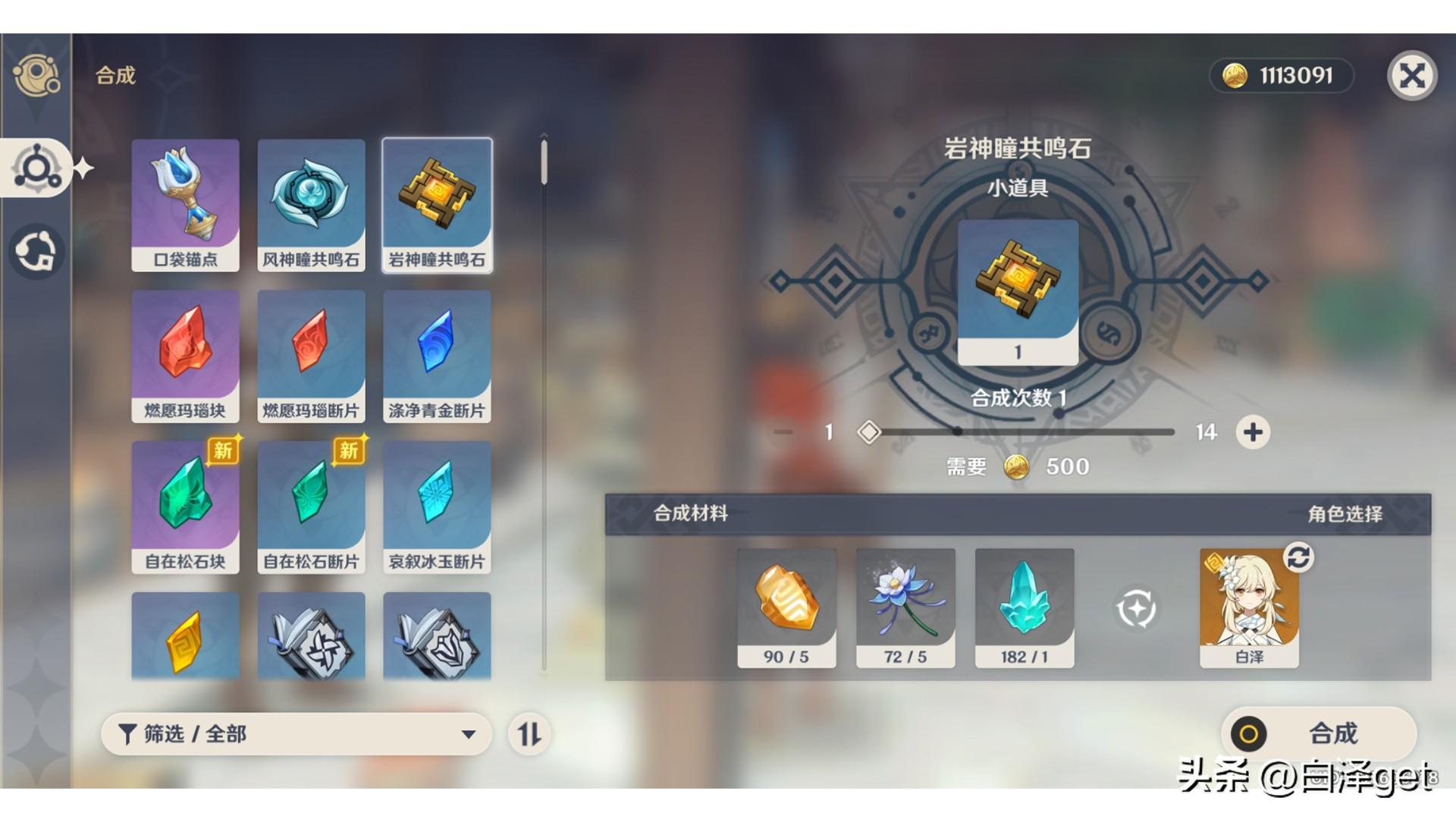This screenshot has height=819, width=1456.
Task: Switch to the 合成材料 section header
Action: 689,513
